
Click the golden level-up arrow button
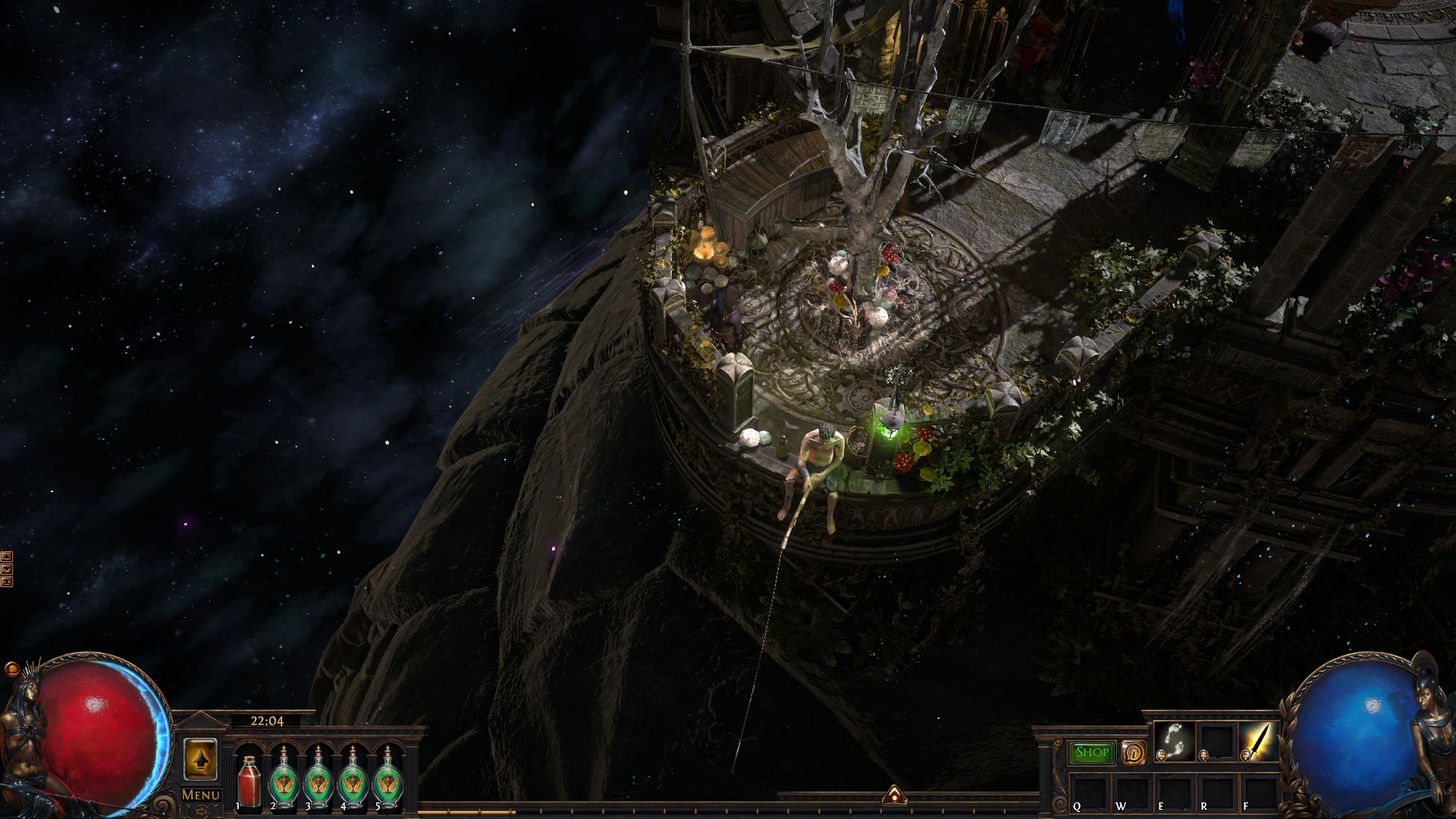pyautogui.click(x=201, y=758)
